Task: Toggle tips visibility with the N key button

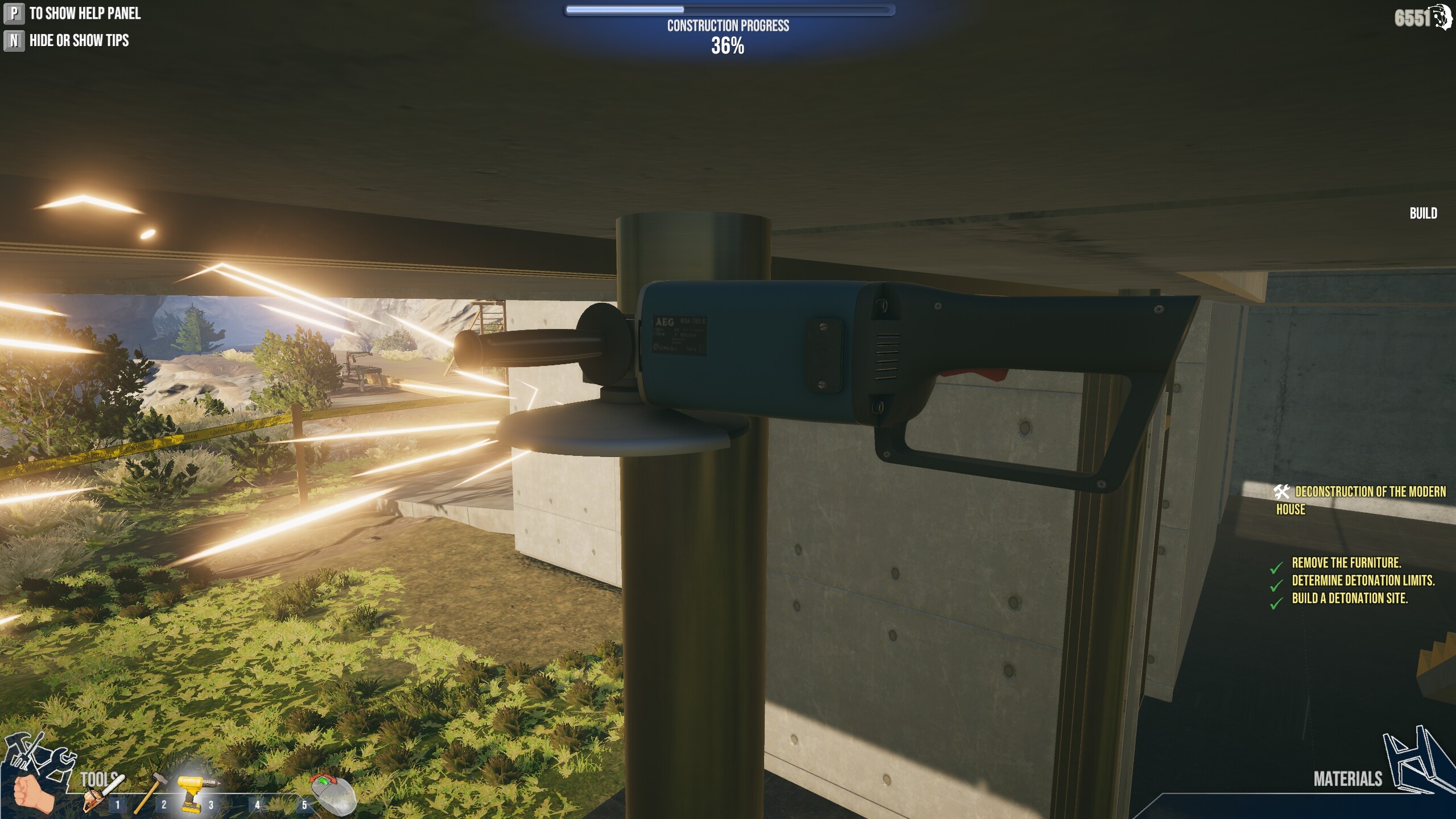Action: 13,40
